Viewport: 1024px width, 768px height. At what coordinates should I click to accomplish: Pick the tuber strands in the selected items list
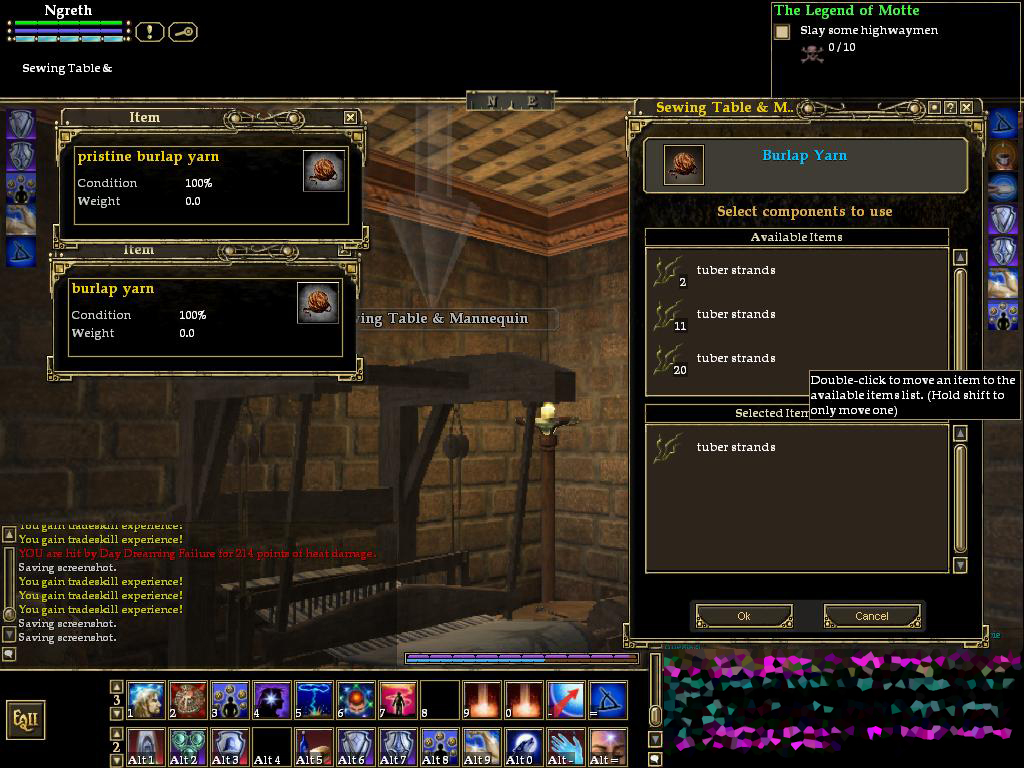point(735,448)
